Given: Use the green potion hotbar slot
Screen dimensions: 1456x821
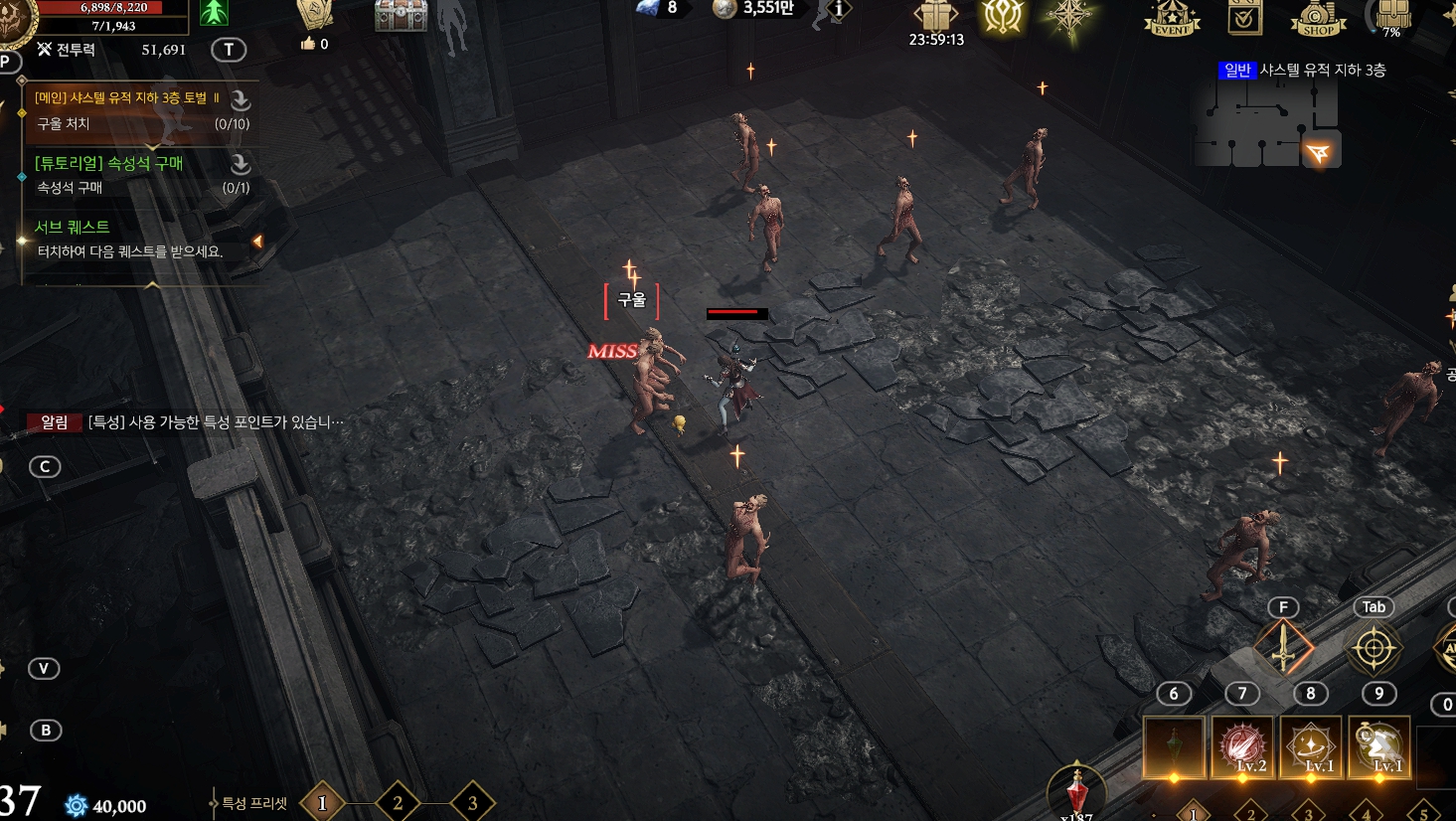Looking at the screenshot, I should 1174,746.
